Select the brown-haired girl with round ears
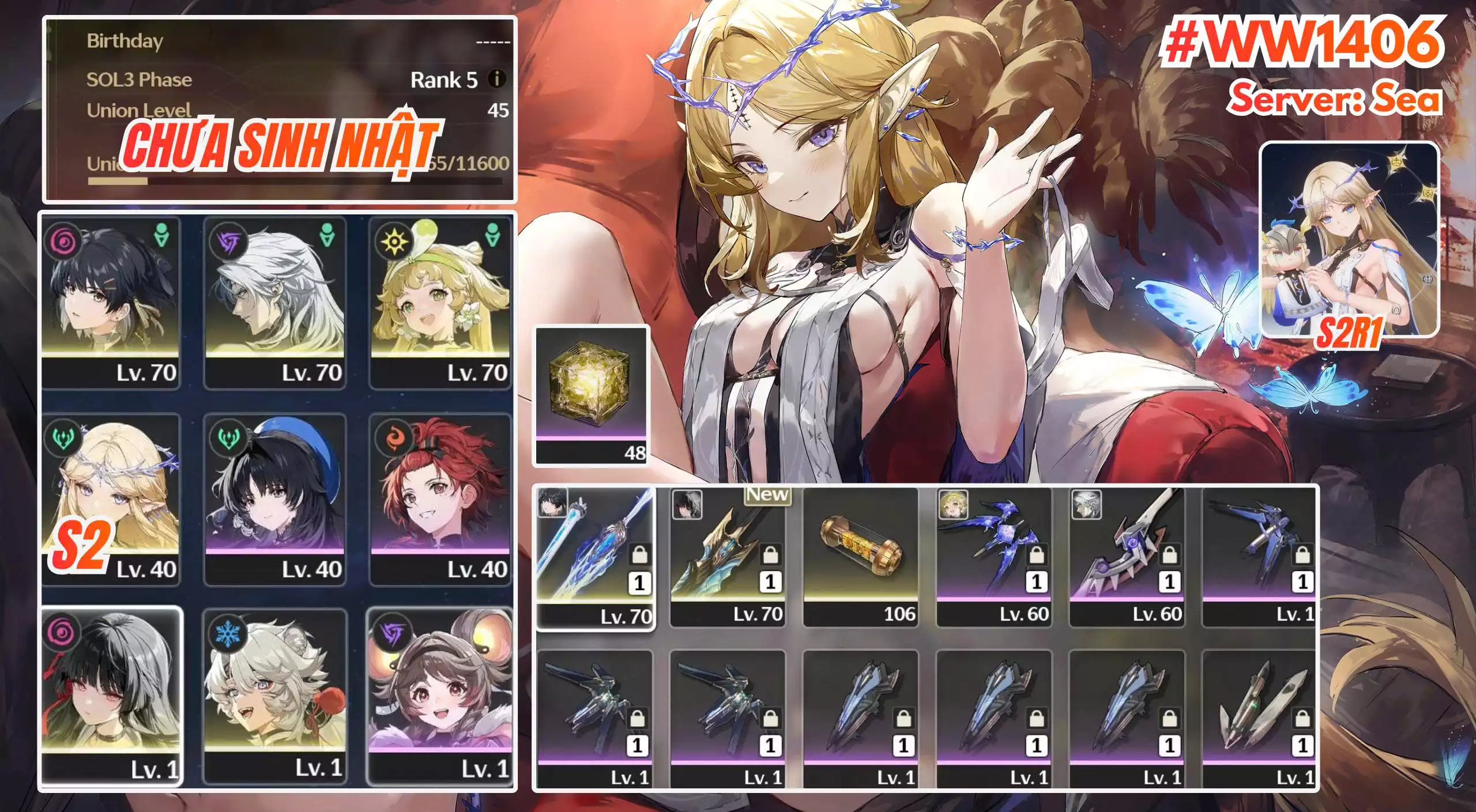Screen dimensions: 1476x812 click(x=440, y=695)
